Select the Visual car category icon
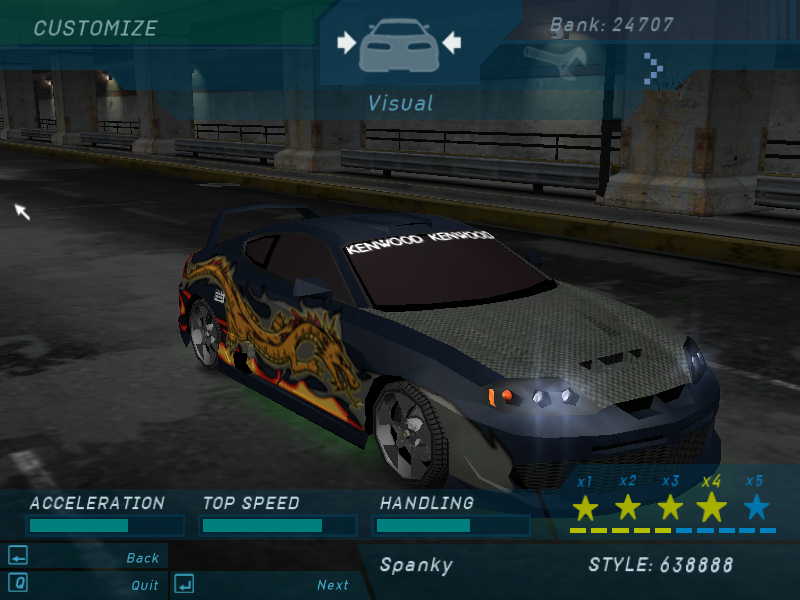This screenshot has height=600, width=800. tap(399, 43)
